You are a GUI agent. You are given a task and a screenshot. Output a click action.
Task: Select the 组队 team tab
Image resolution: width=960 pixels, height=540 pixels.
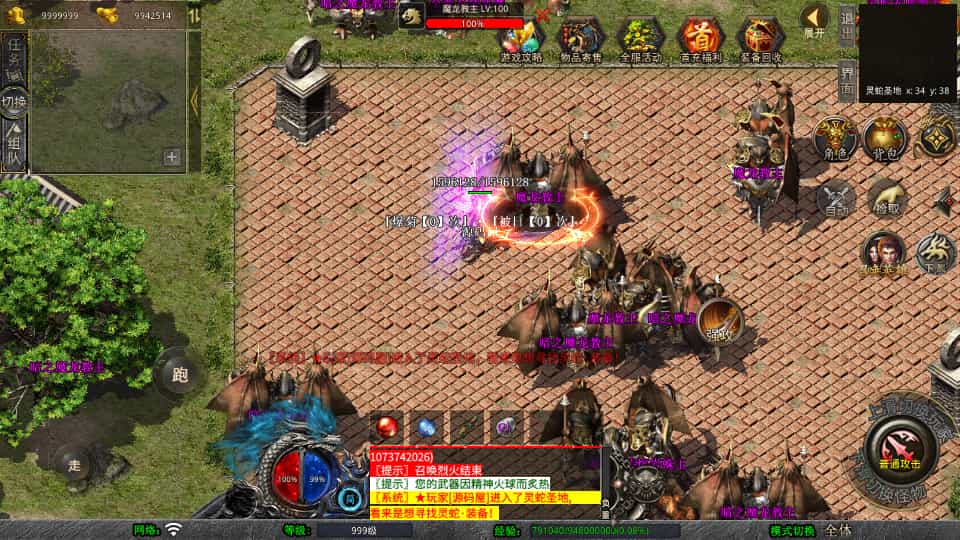[14, 145]
